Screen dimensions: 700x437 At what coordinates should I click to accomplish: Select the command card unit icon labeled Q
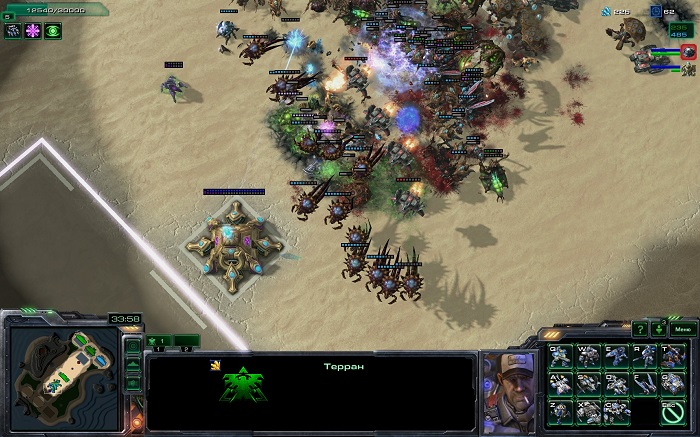pos(560,357)
